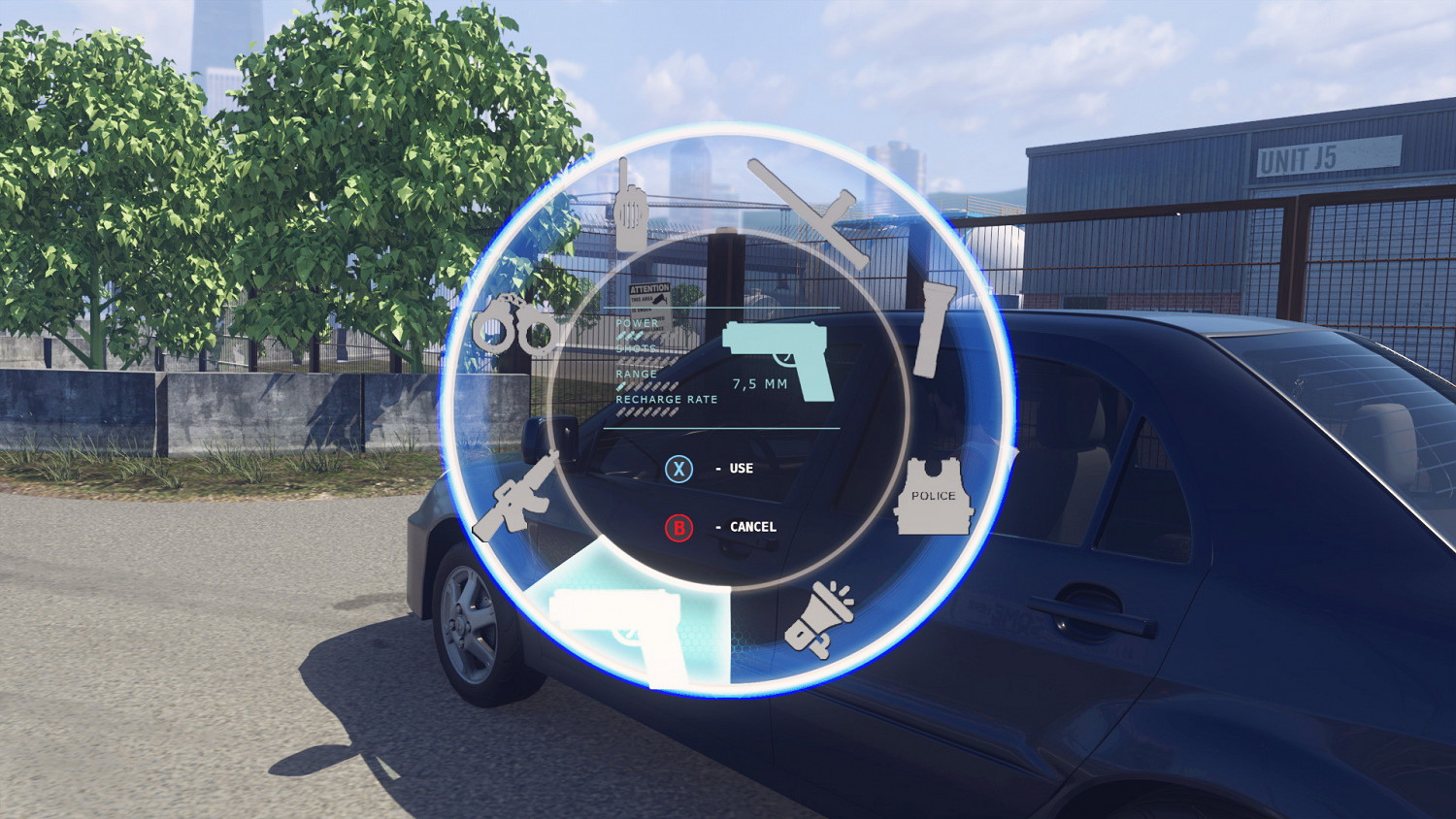Viewport: 1456px width, 819px height.
Task: Equip the POLICE vest
Action: (x=933, y=497)
